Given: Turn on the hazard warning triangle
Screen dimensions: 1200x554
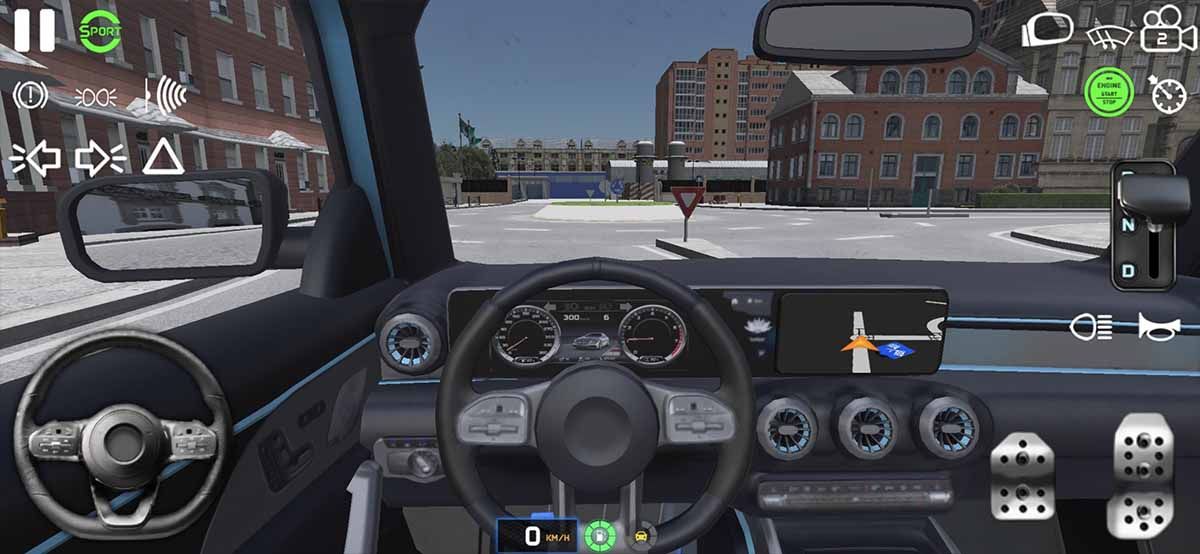Looking at the screenshot, I should pos(163,157).
